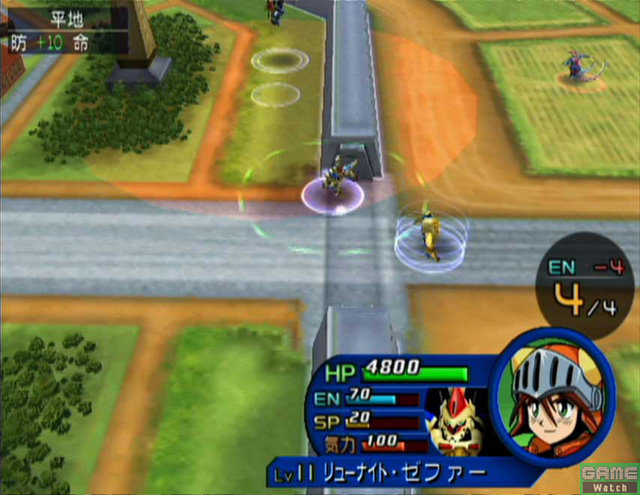The height and width of the screenshot is (495, 640).
Task: Choose the yellow unit inside blue rings
Action: pos(429,234)
